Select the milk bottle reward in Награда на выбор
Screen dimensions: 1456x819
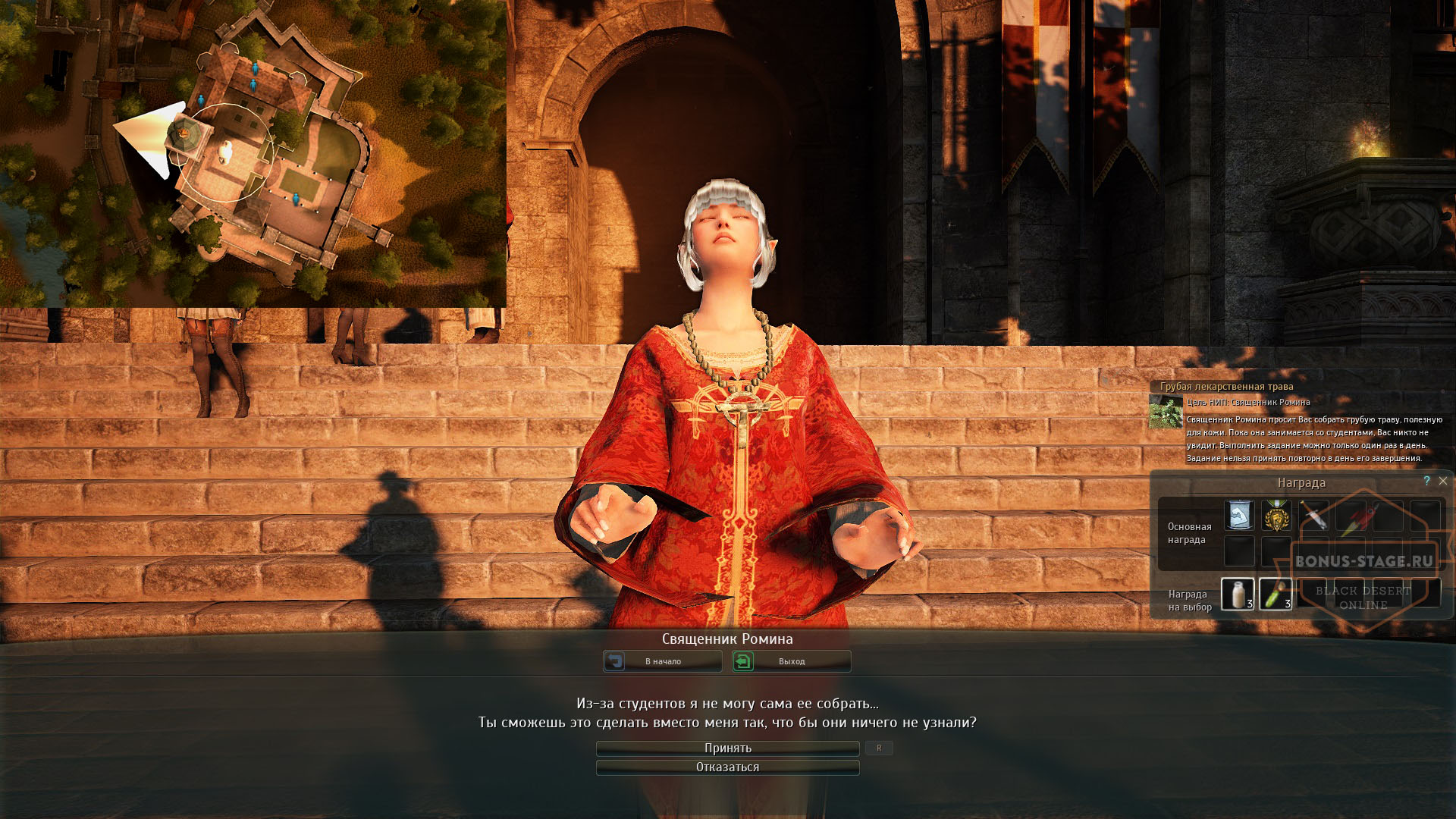pos(1238,595)
